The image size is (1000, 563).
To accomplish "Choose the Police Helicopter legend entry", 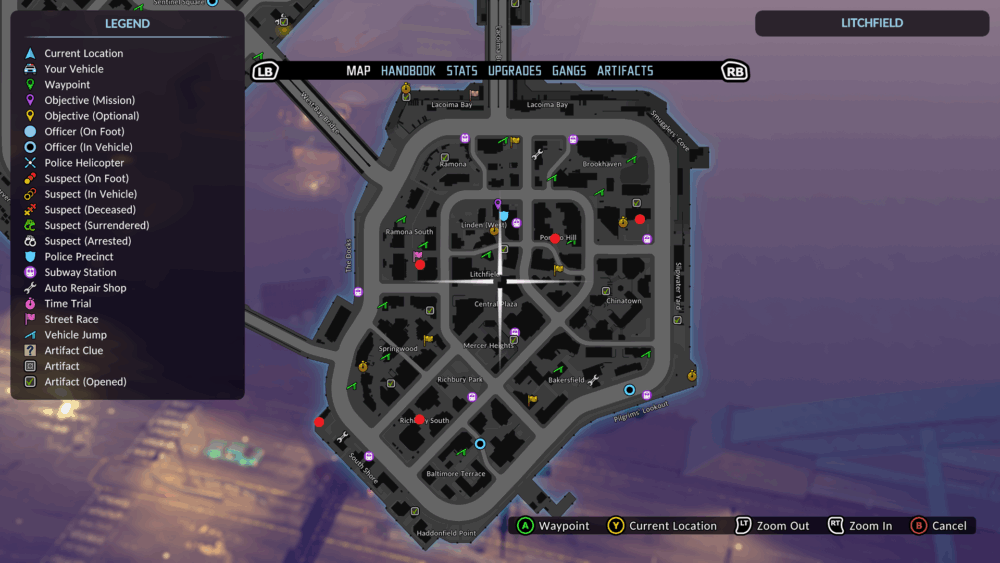I will 84,163.
